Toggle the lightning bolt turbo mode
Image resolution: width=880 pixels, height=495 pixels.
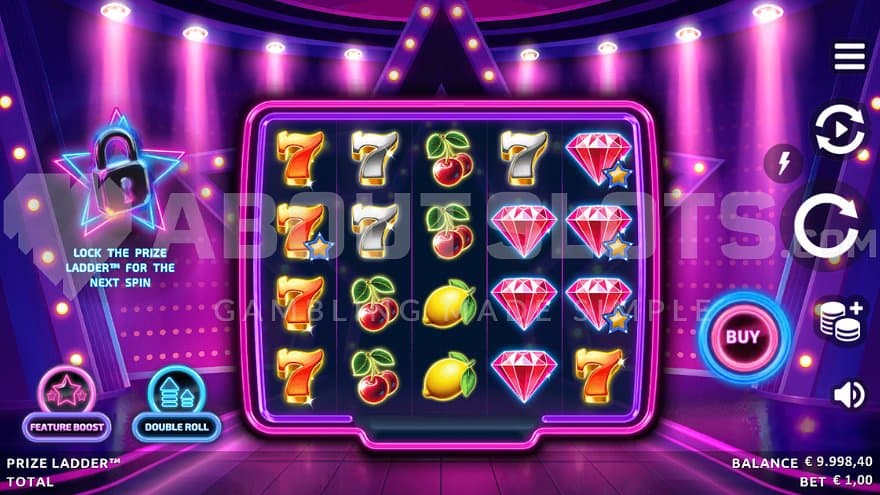783,162
